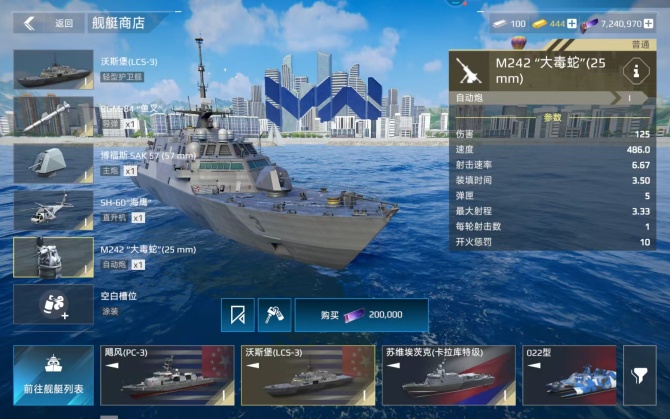670x419 pixels.
Task: Choose the 苏维埃茨克 ship card
Action: pyautogui.click(x=449, y=375)
